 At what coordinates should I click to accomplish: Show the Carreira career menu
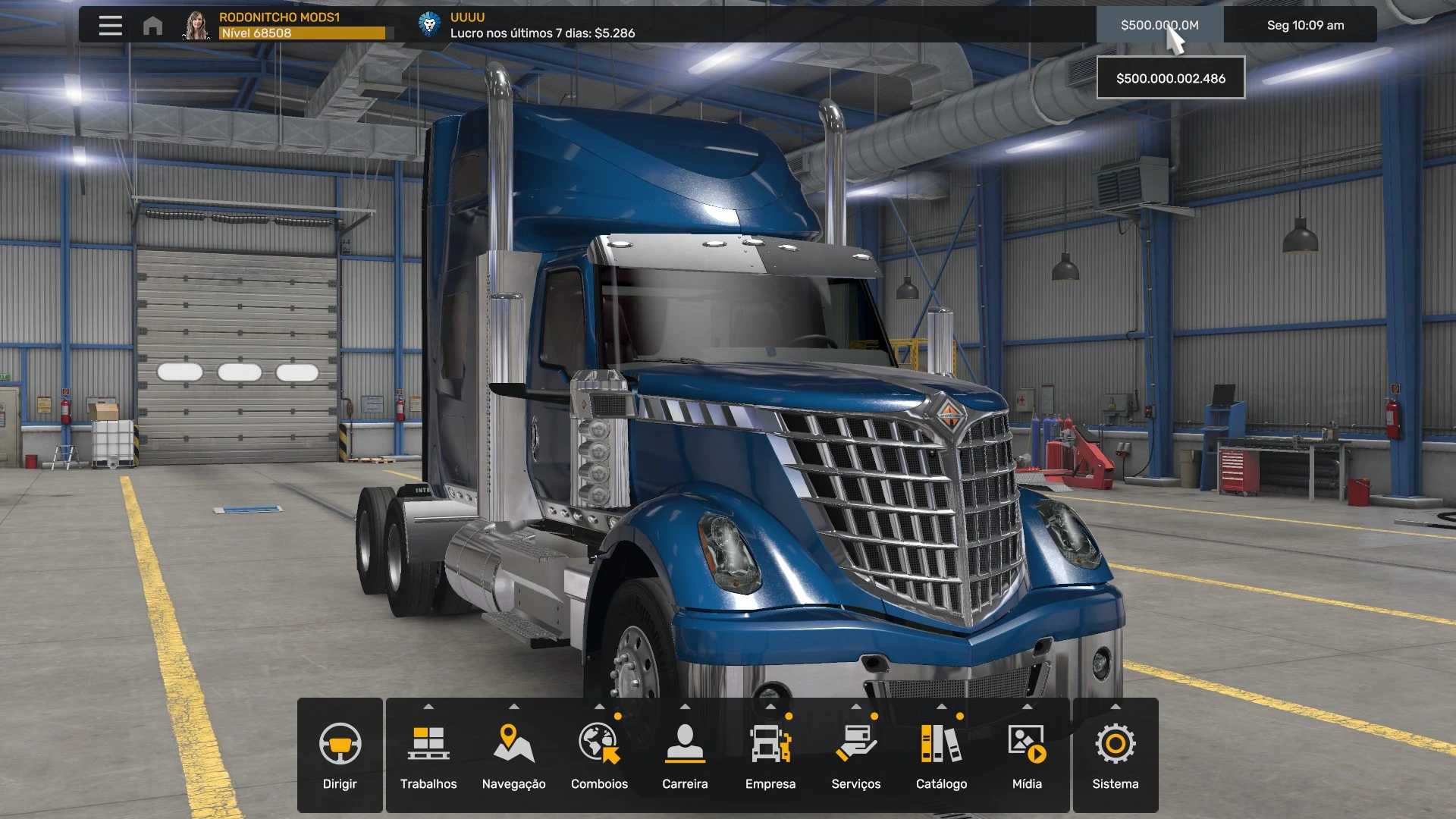point(685,755)
